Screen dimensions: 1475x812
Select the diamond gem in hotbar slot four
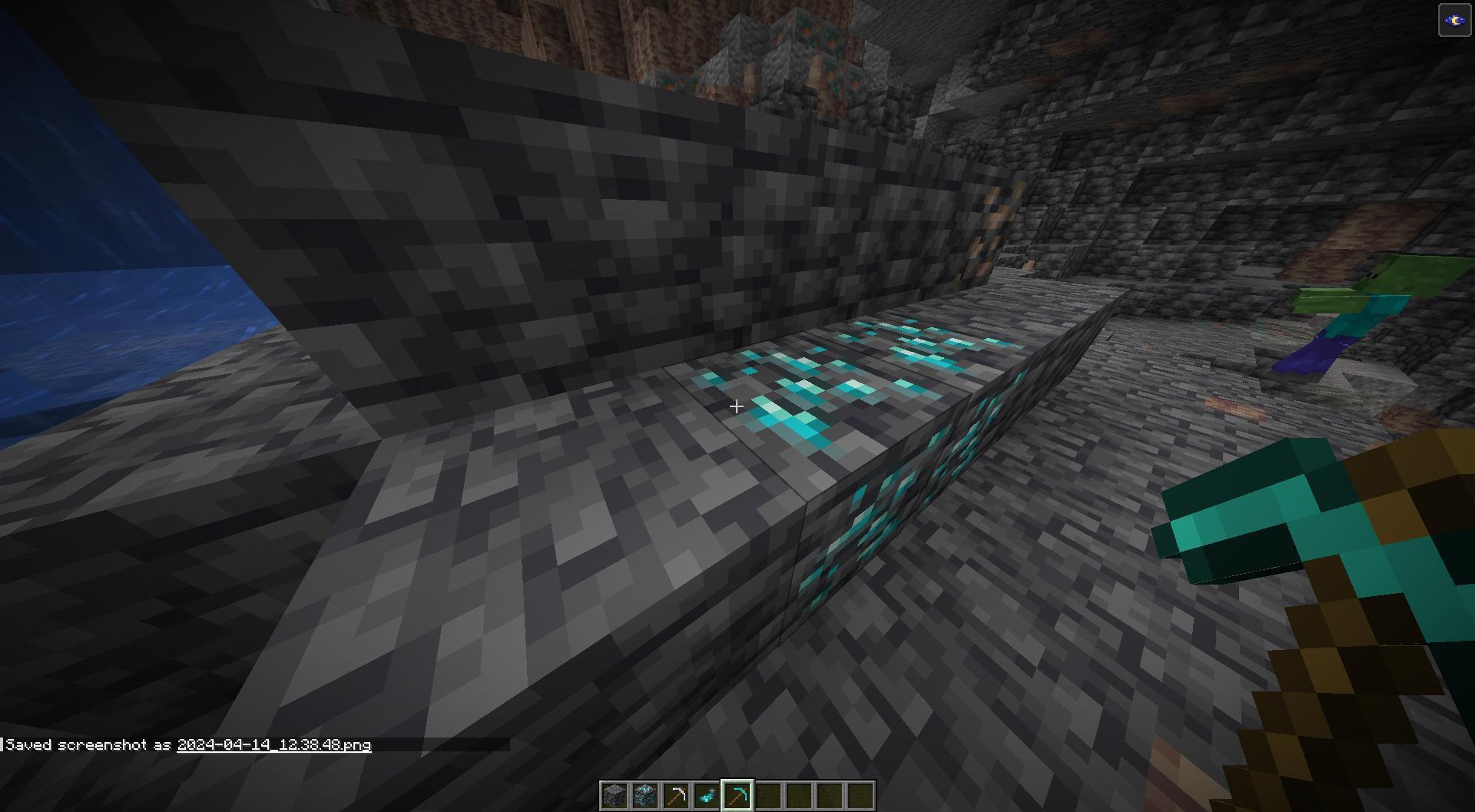tap(705, 795)
